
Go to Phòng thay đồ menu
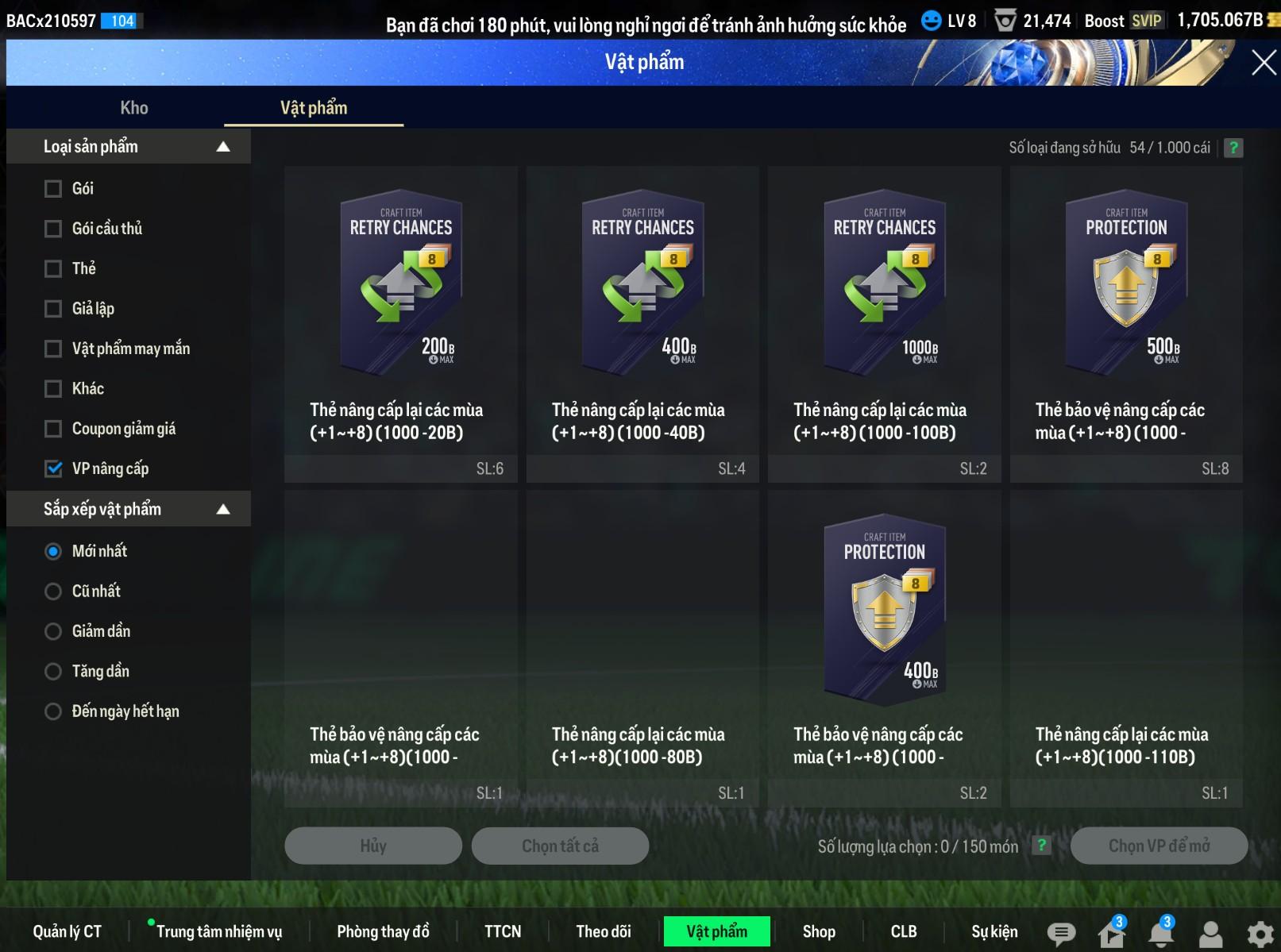coord(383,931)
